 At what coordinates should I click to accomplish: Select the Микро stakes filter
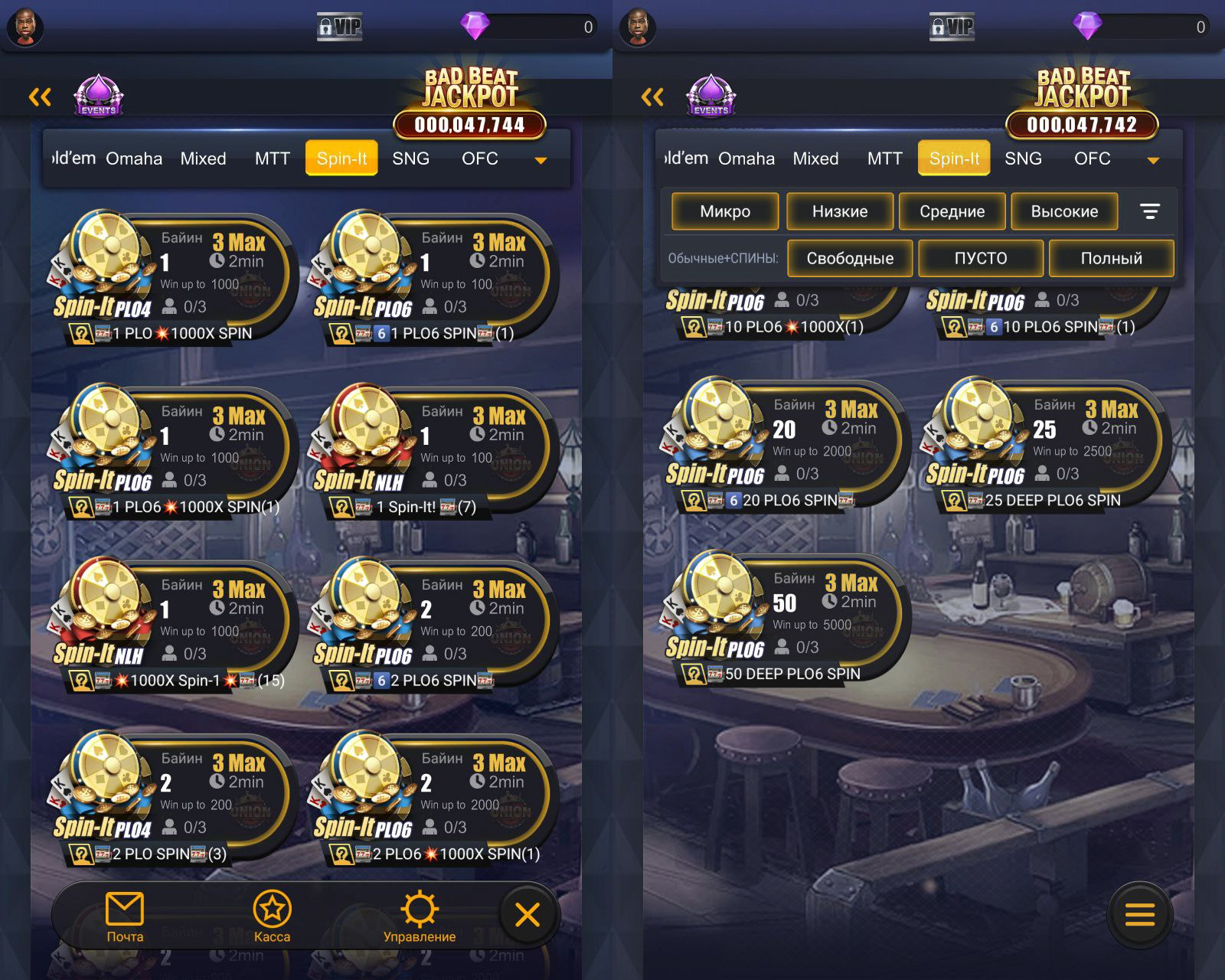tap(725, 211)
